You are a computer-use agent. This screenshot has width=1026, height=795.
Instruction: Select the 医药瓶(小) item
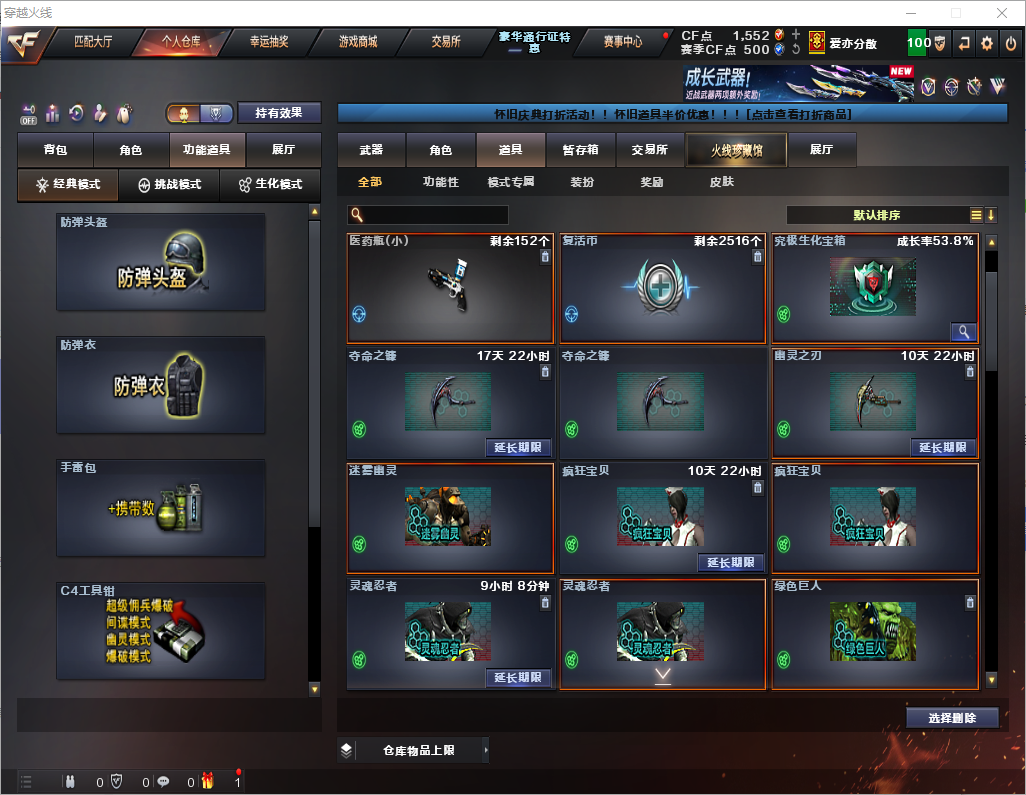tap(450, 288)
